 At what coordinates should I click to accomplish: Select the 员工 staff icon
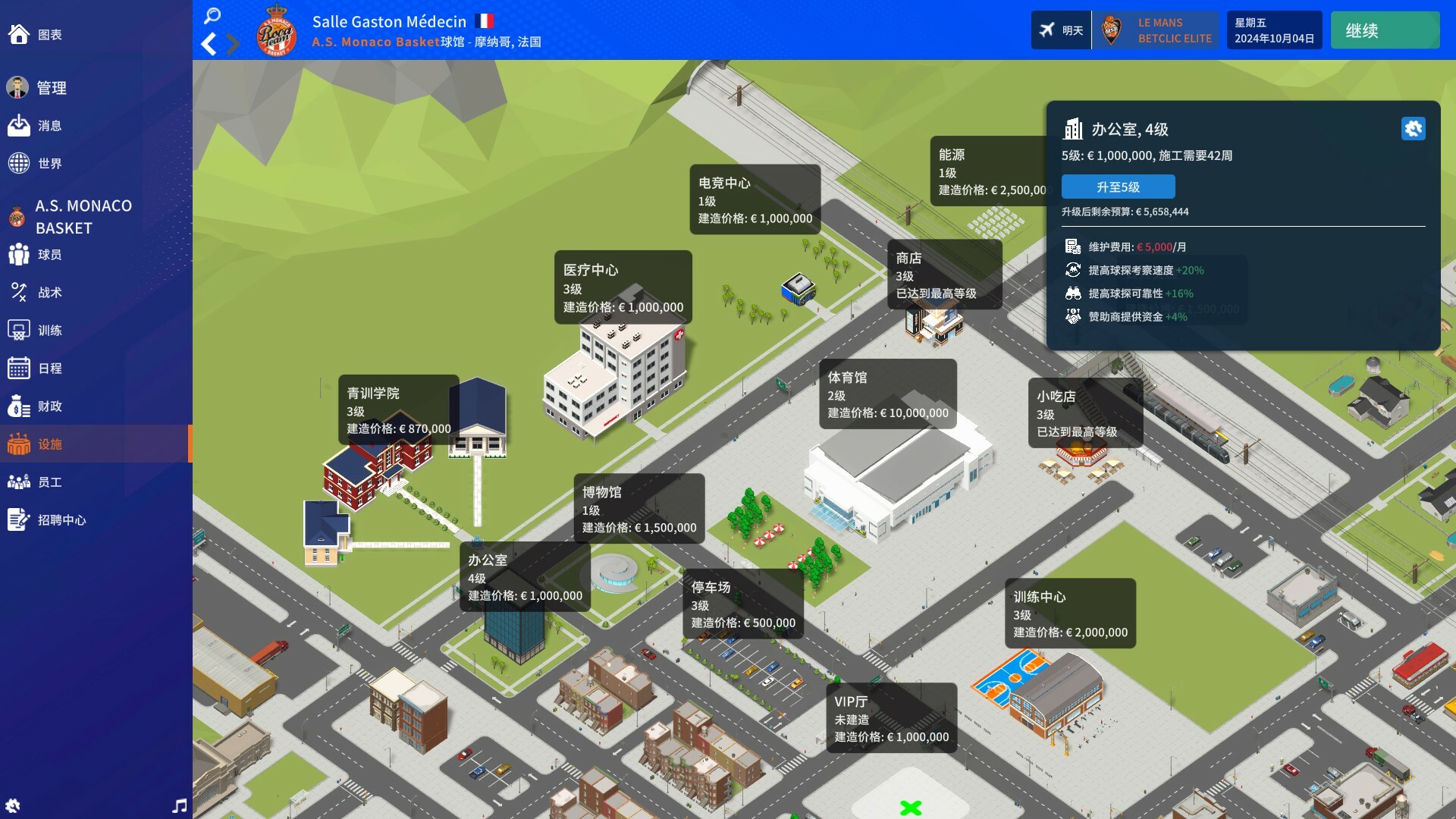(18, 482)
